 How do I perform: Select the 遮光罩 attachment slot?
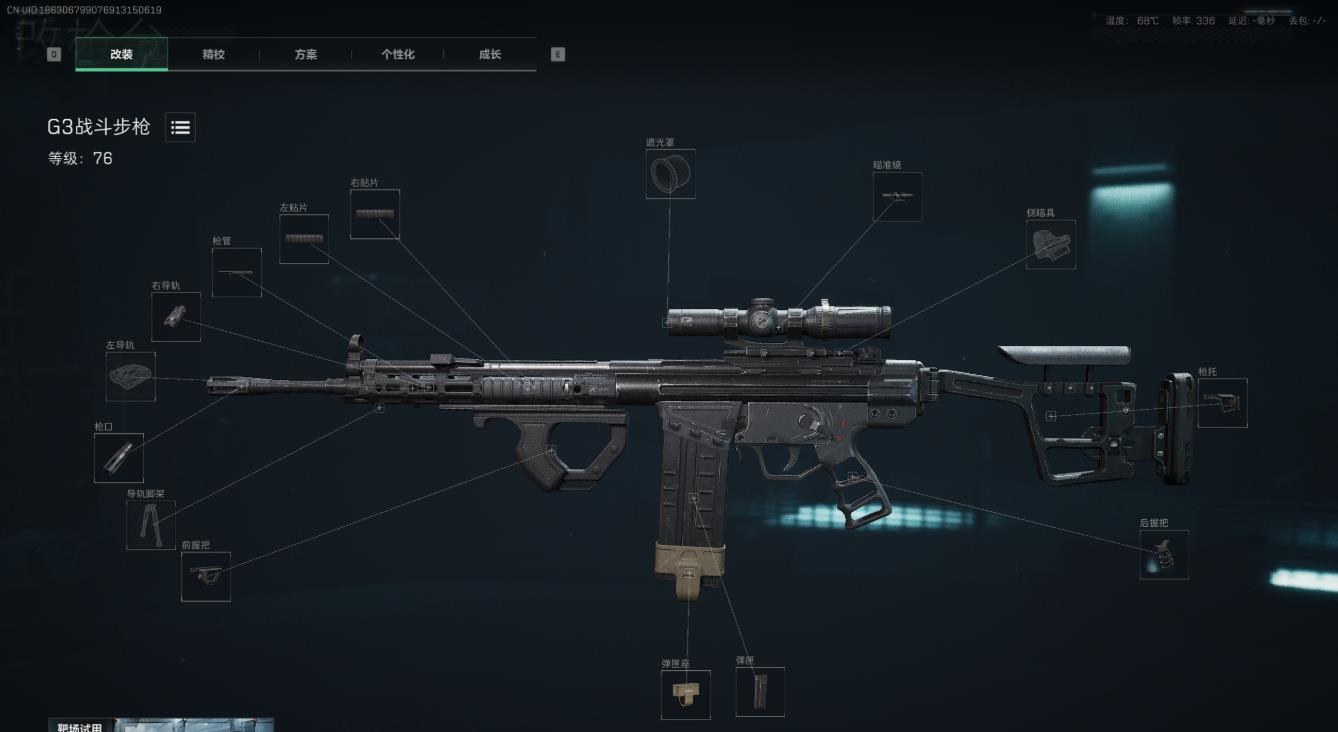point(670,174)
